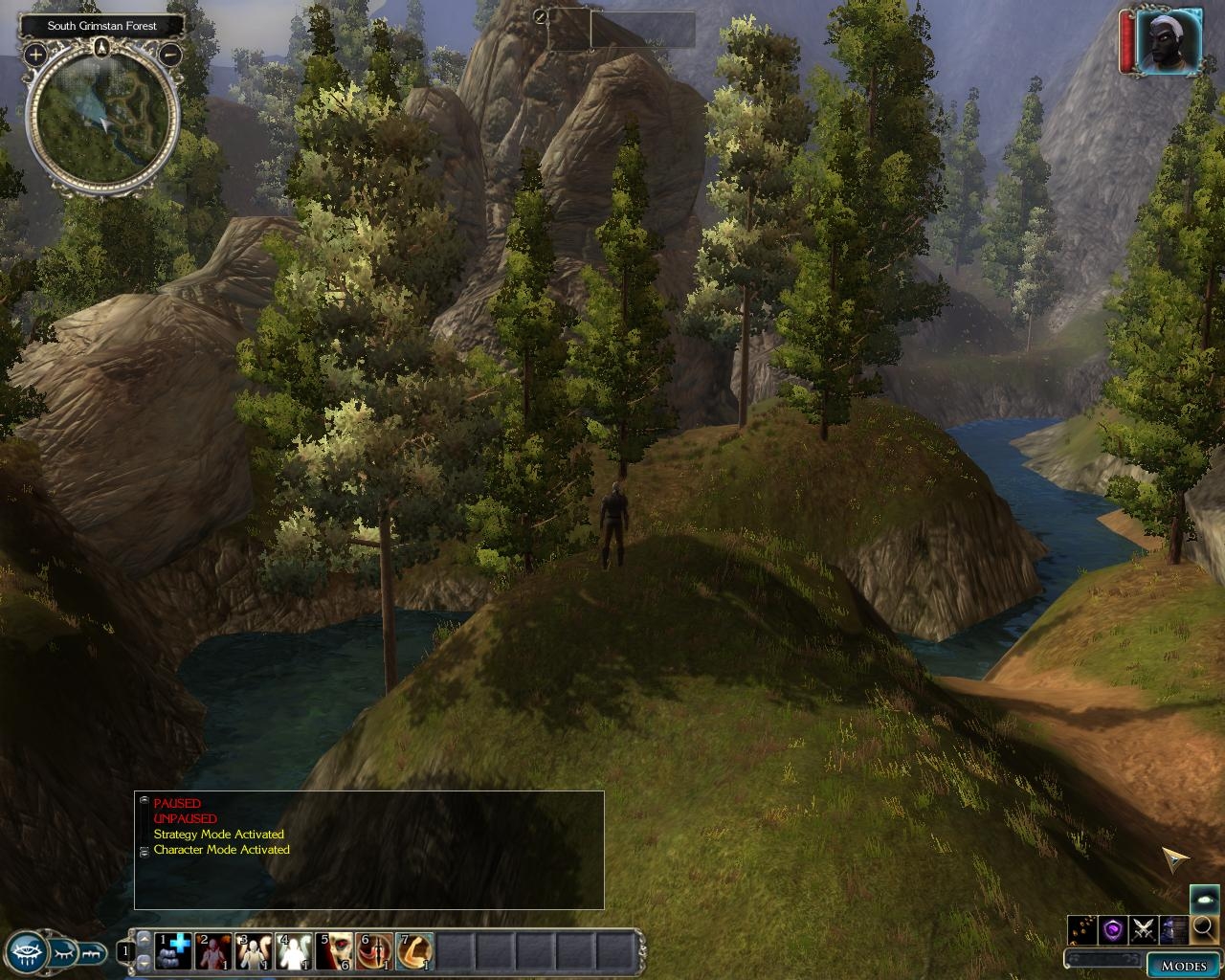Activate hotbar slot 7 flexed arm ability

414,951
